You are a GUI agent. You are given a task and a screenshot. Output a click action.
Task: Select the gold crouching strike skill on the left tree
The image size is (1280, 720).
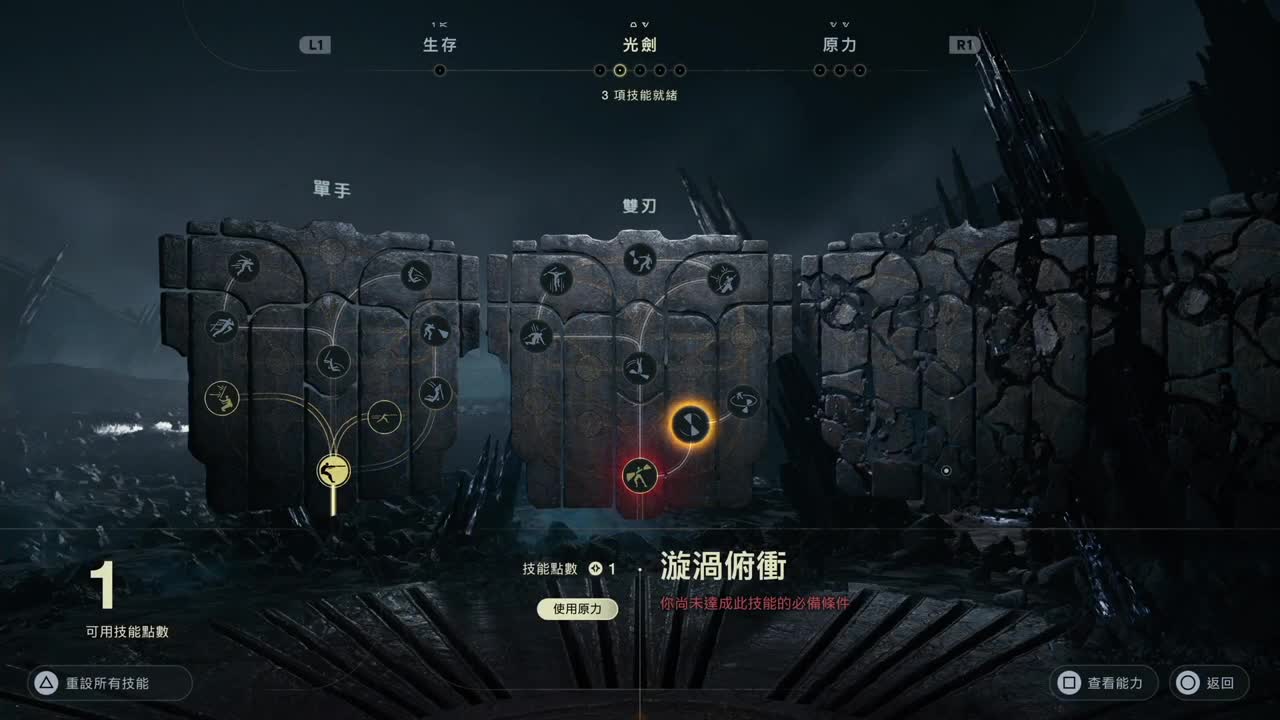coord(222,397)
